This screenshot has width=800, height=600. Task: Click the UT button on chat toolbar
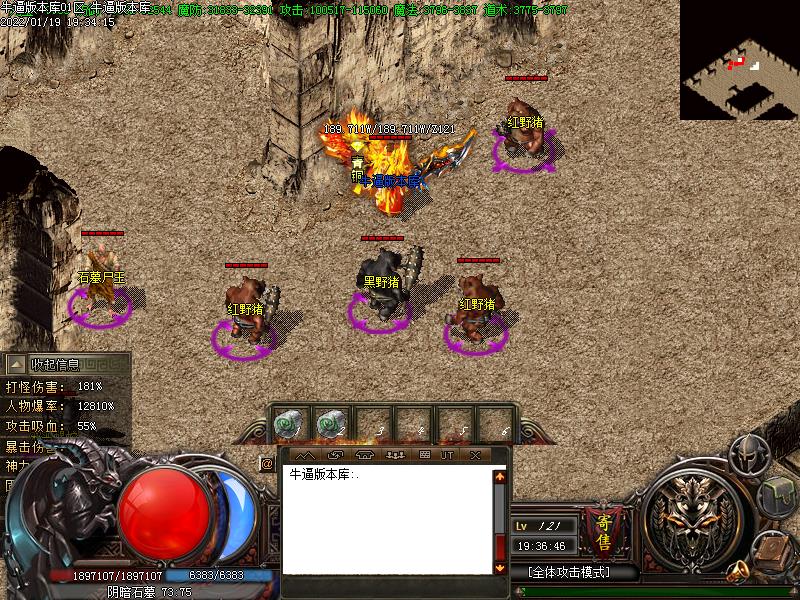[447, 455]
